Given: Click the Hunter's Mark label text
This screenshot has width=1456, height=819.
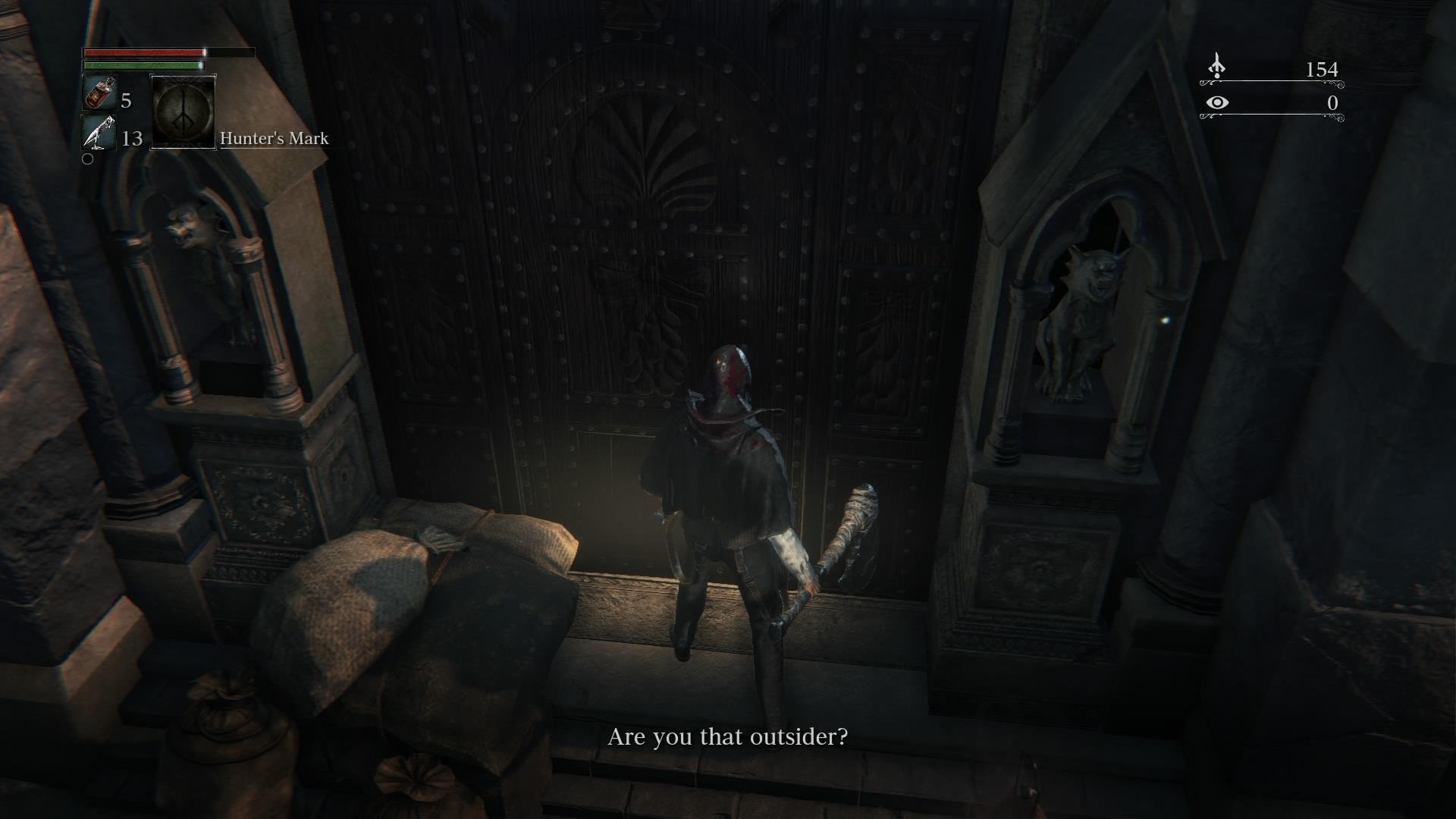Looking at the screenshot, I should point(273,138).
